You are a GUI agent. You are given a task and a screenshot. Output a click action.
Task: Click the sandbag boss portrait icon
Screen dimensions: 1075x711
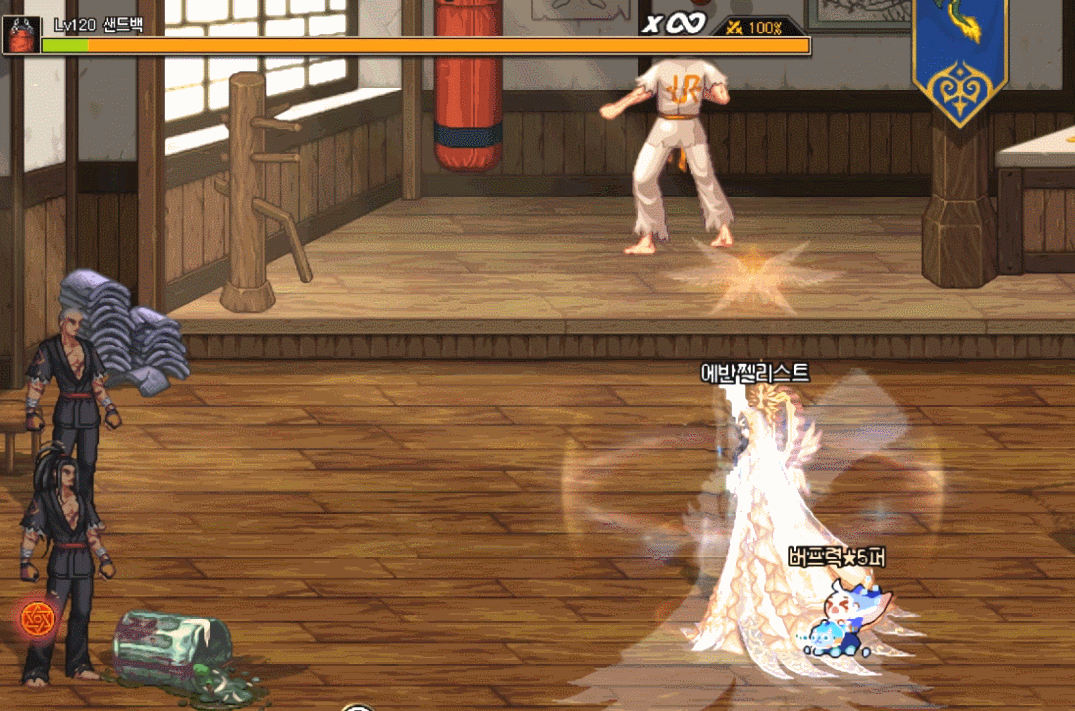20,34
